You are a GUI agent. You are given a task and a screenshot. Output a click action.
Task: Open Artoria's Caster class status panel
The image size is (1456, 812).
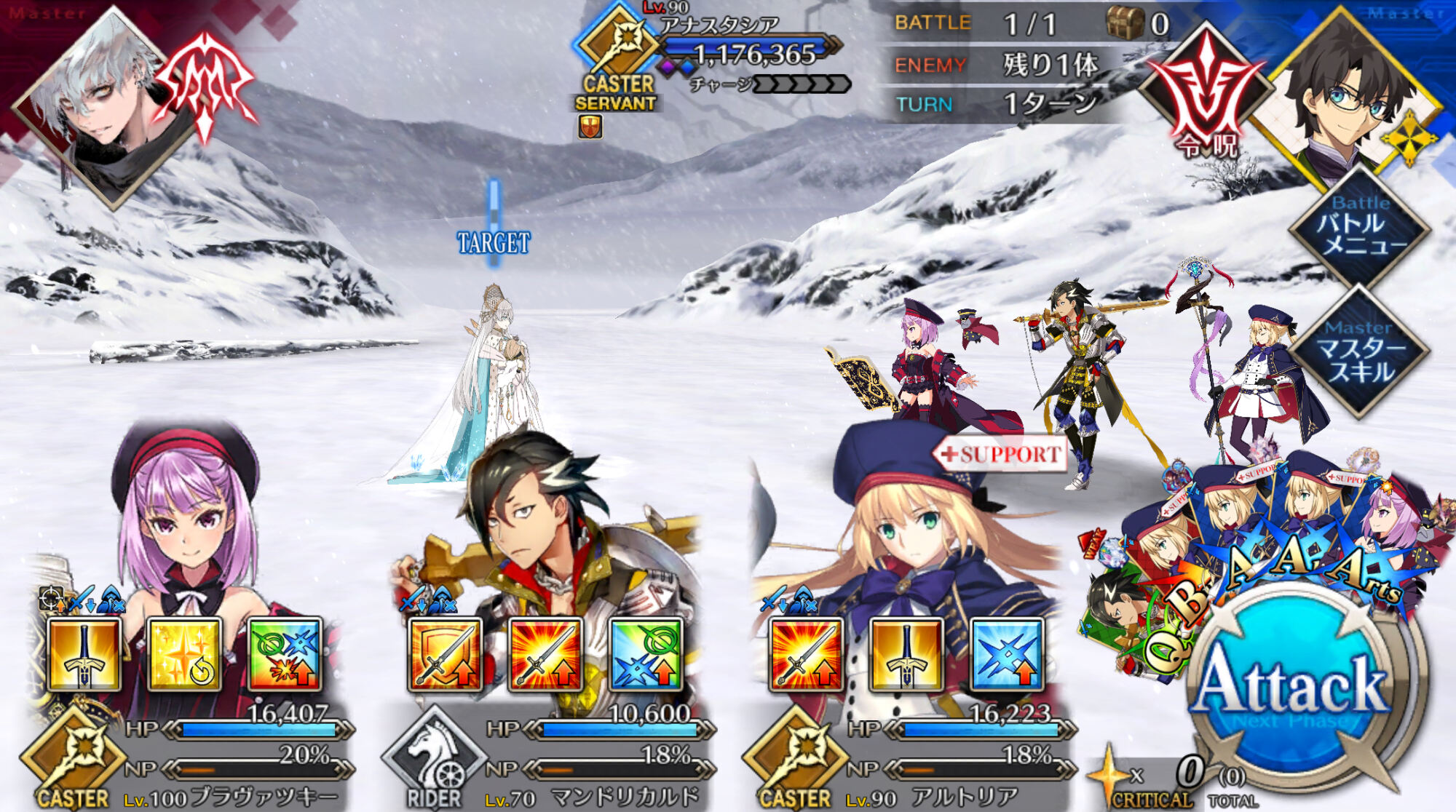click(x=795, y=760)
